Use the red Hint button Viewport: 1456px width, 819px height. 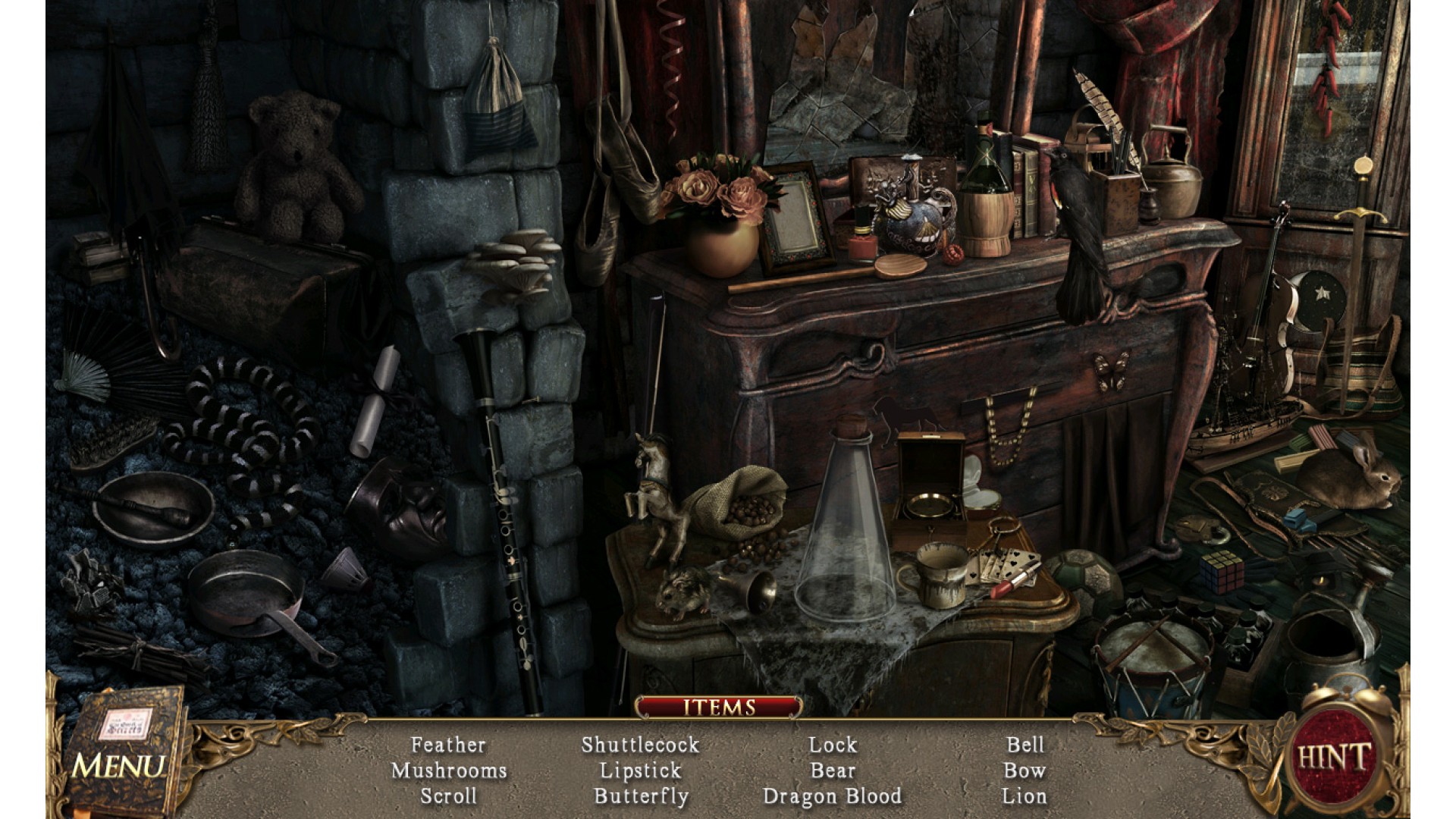(1334, 757)
